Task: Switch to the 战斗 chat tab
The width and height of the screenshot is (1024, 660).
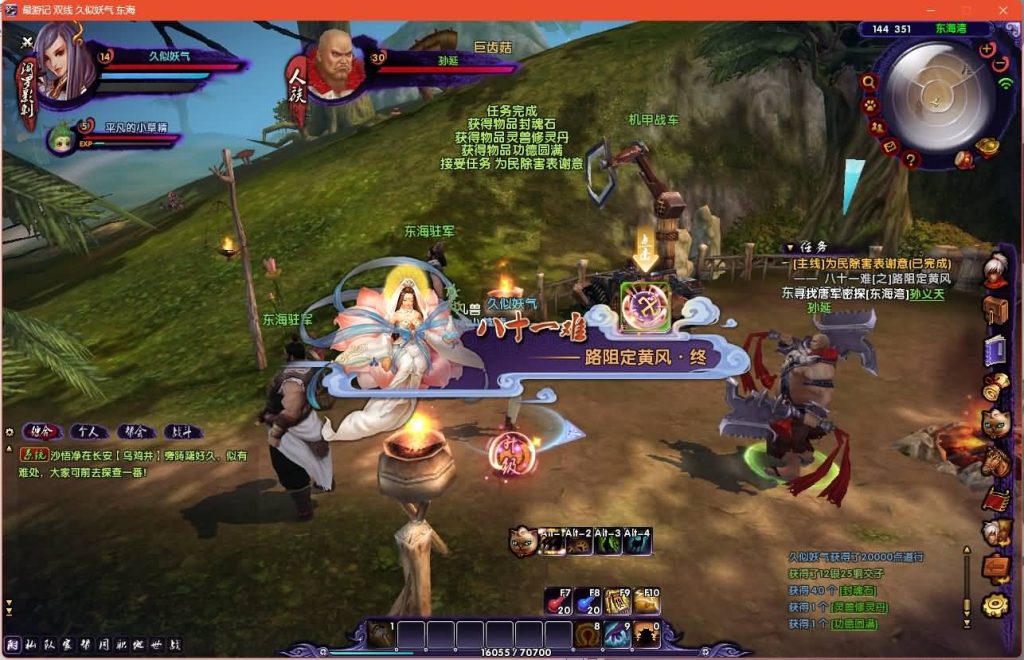Action: 183,432
